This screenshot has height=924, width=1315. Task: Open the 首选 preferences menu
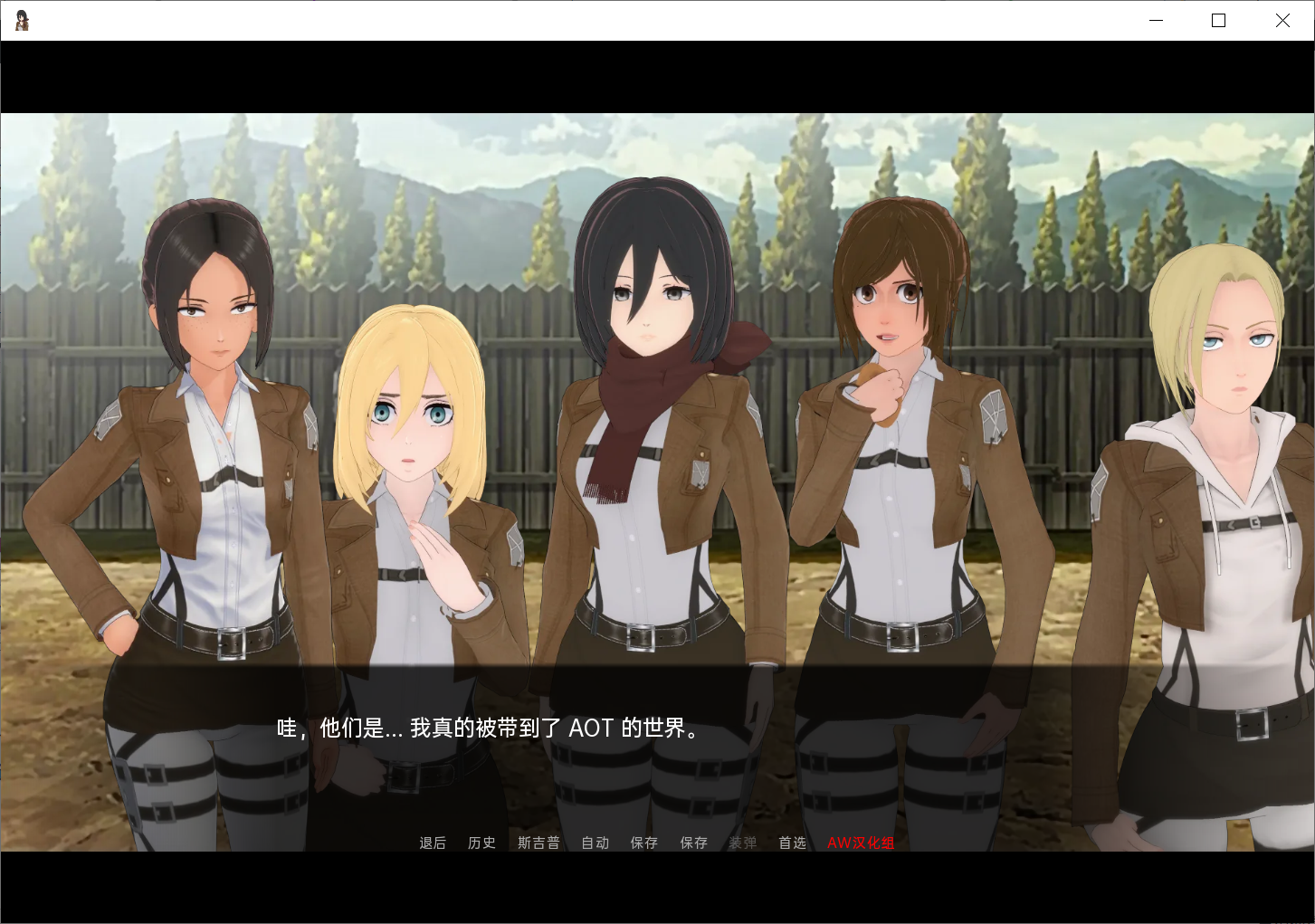792,843
